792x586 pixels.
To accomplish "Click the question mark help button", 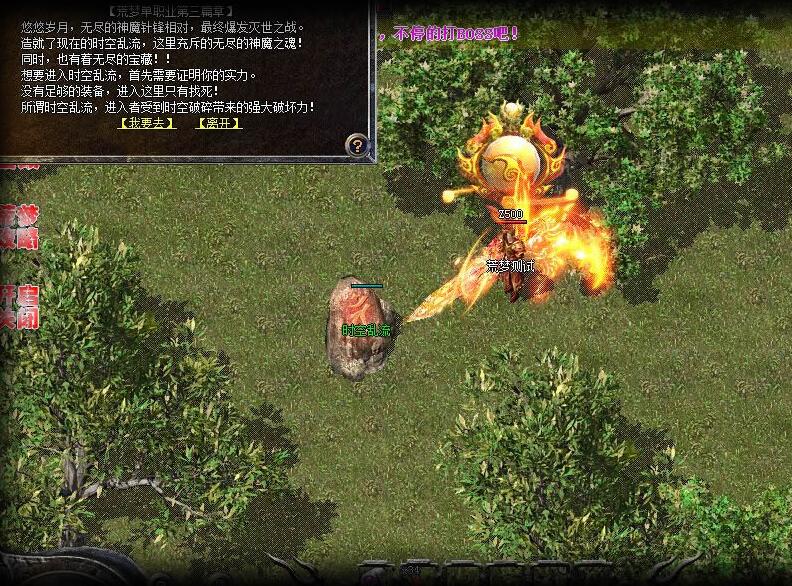I will (x=357, y=145).
